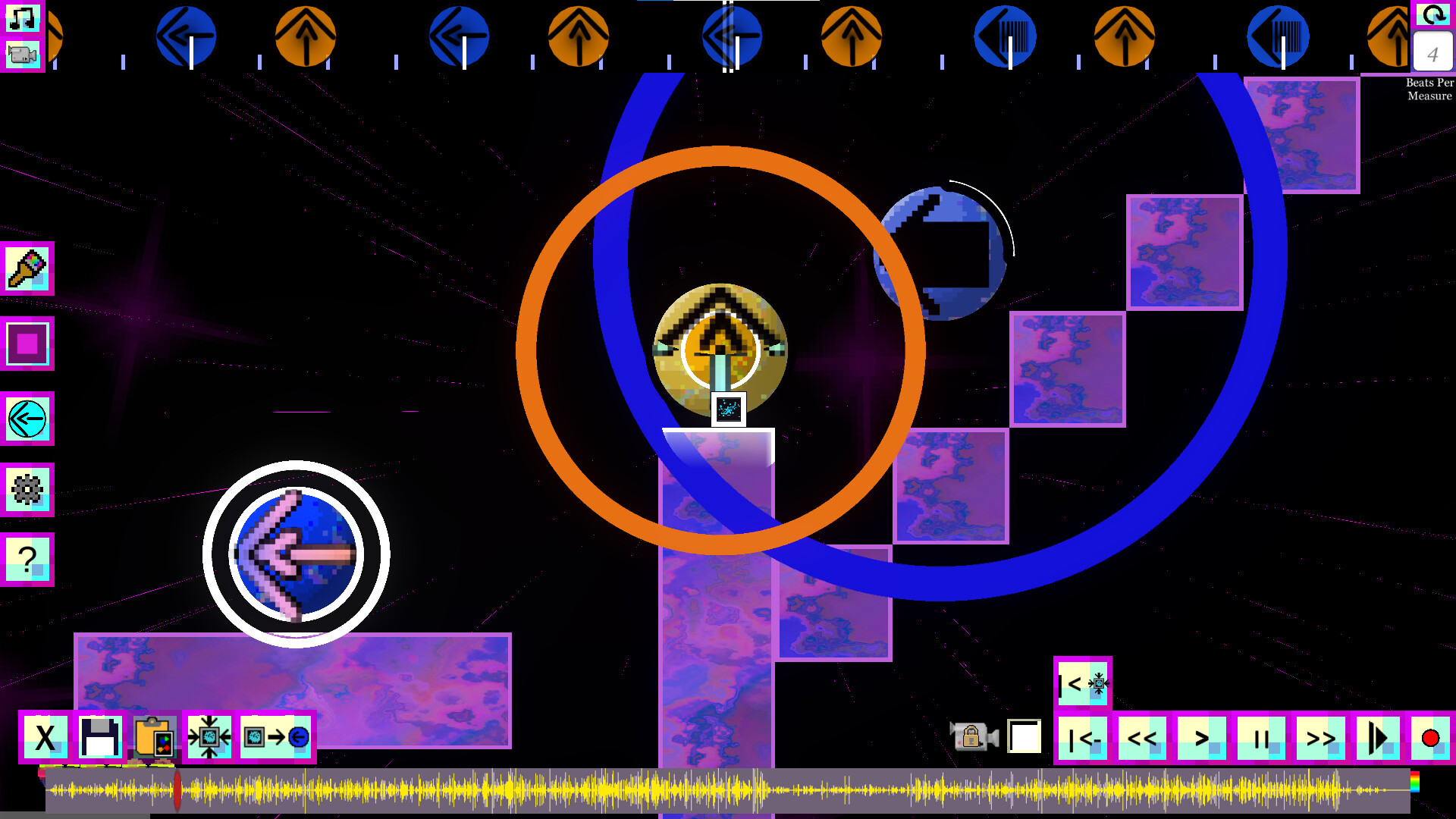Viewport: 1456px width, 819px height.
Task: Click the snap-to-center toolbar icon
Action: (x=211, y=736)
